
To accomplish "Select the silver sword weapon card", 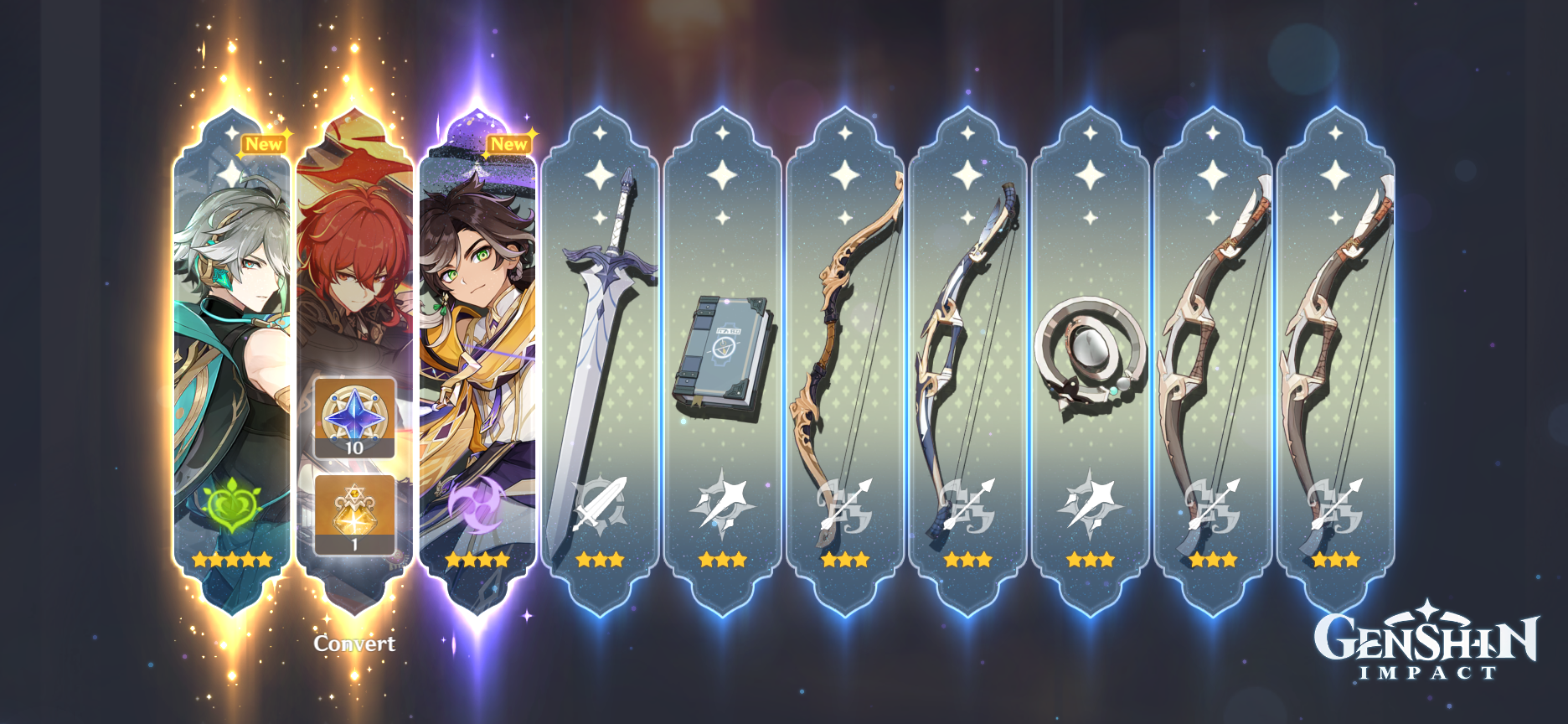I will 601,335.
